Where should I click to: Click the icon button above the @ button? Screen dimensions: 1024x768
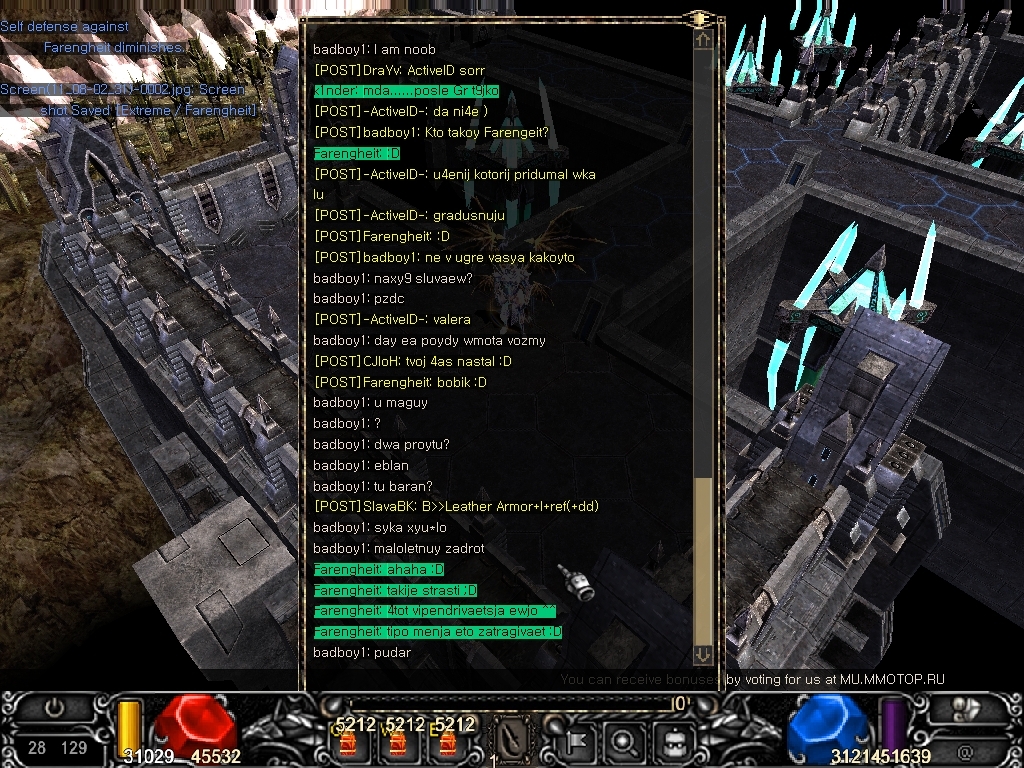tap(964, 709)
